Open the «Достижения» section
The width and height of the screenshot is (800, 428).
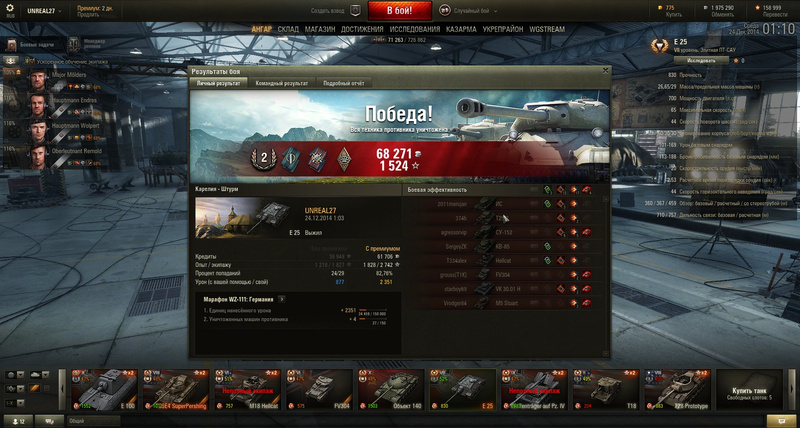[x=361, y=30]
